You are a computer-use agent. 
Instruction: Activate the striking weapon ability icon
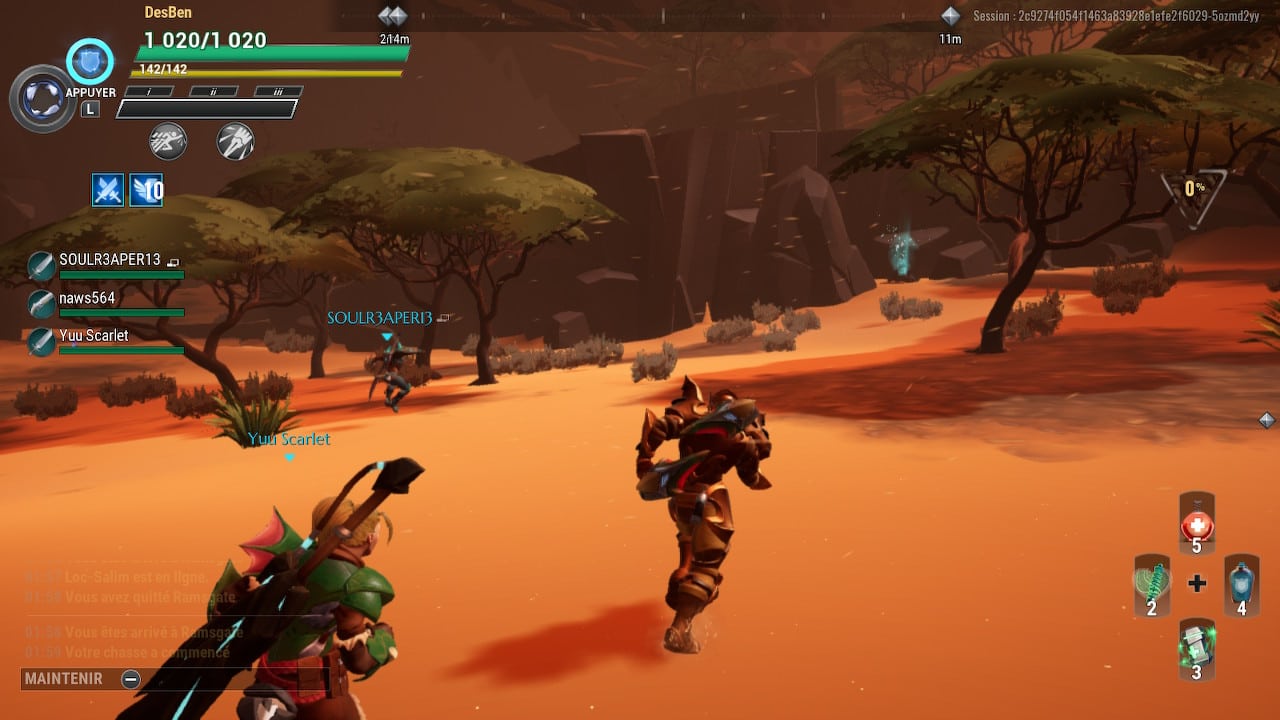(x=235, y=141)
